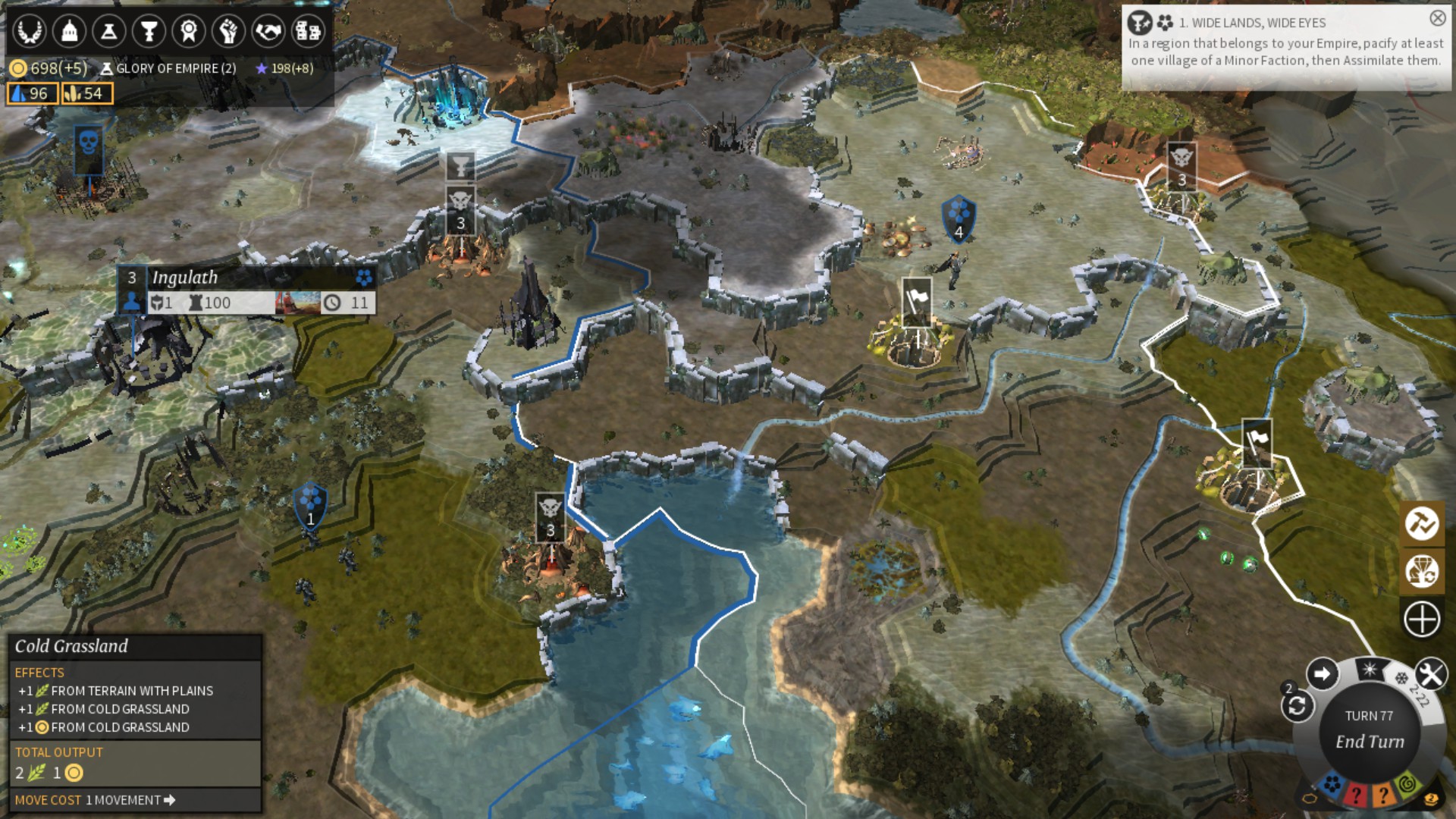Open the Empire overview laurel icon
This screenshot has height=819, width=1456.
(x=30, y=31)
